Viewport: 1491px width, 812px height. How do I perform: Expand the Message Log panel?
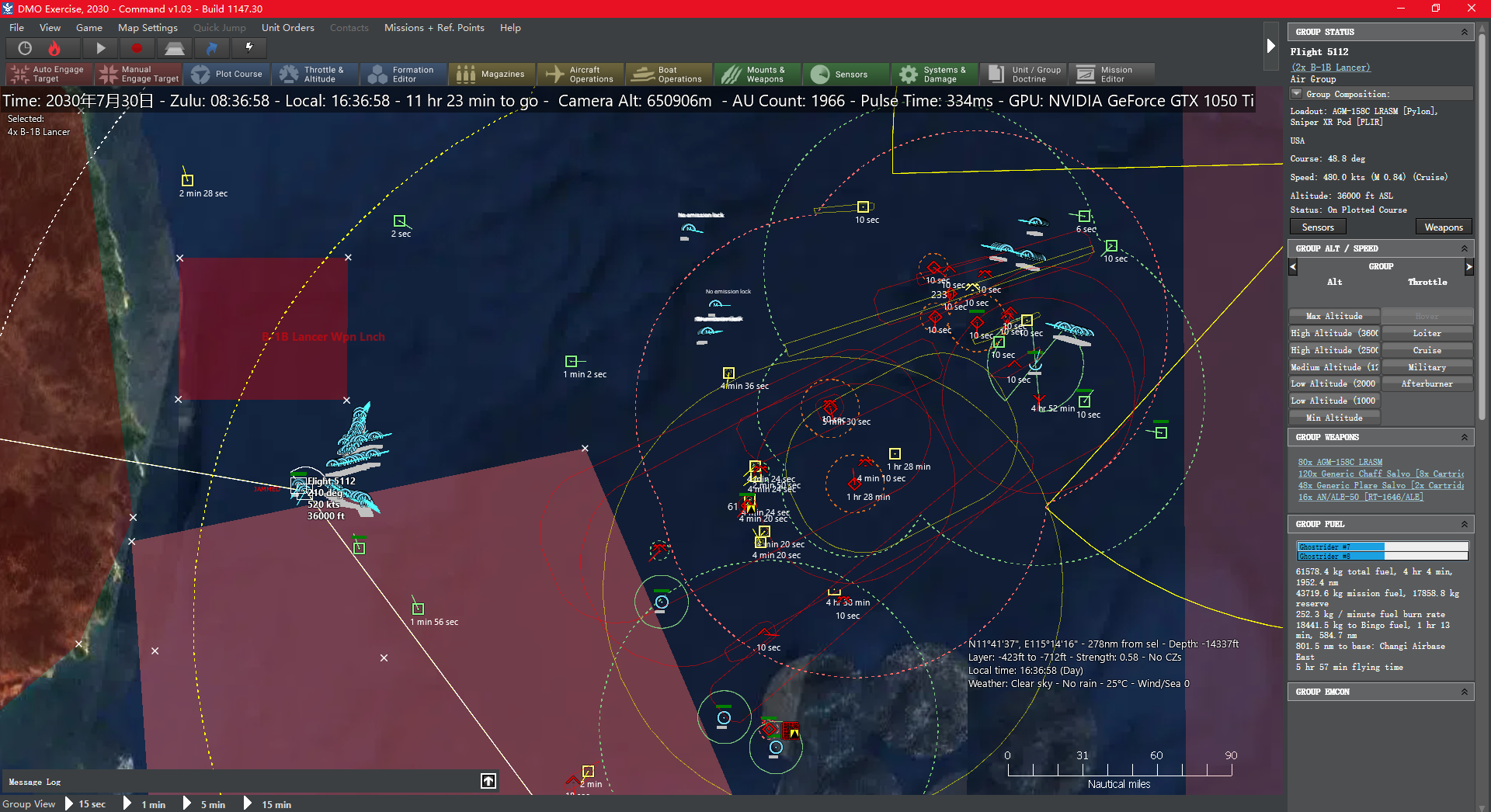(488, 781)
